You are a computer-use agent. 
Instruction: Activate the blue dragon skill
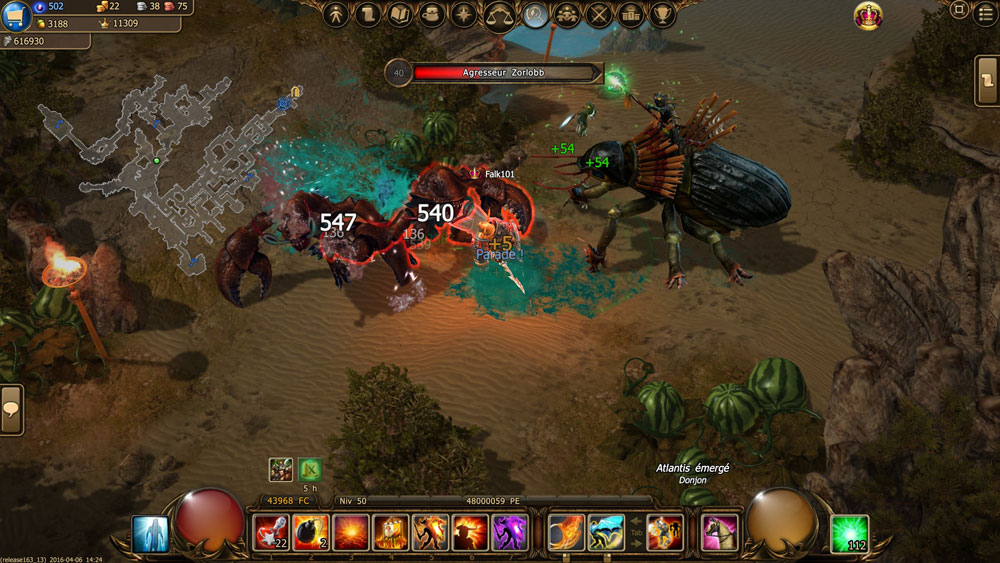(606, 533)
